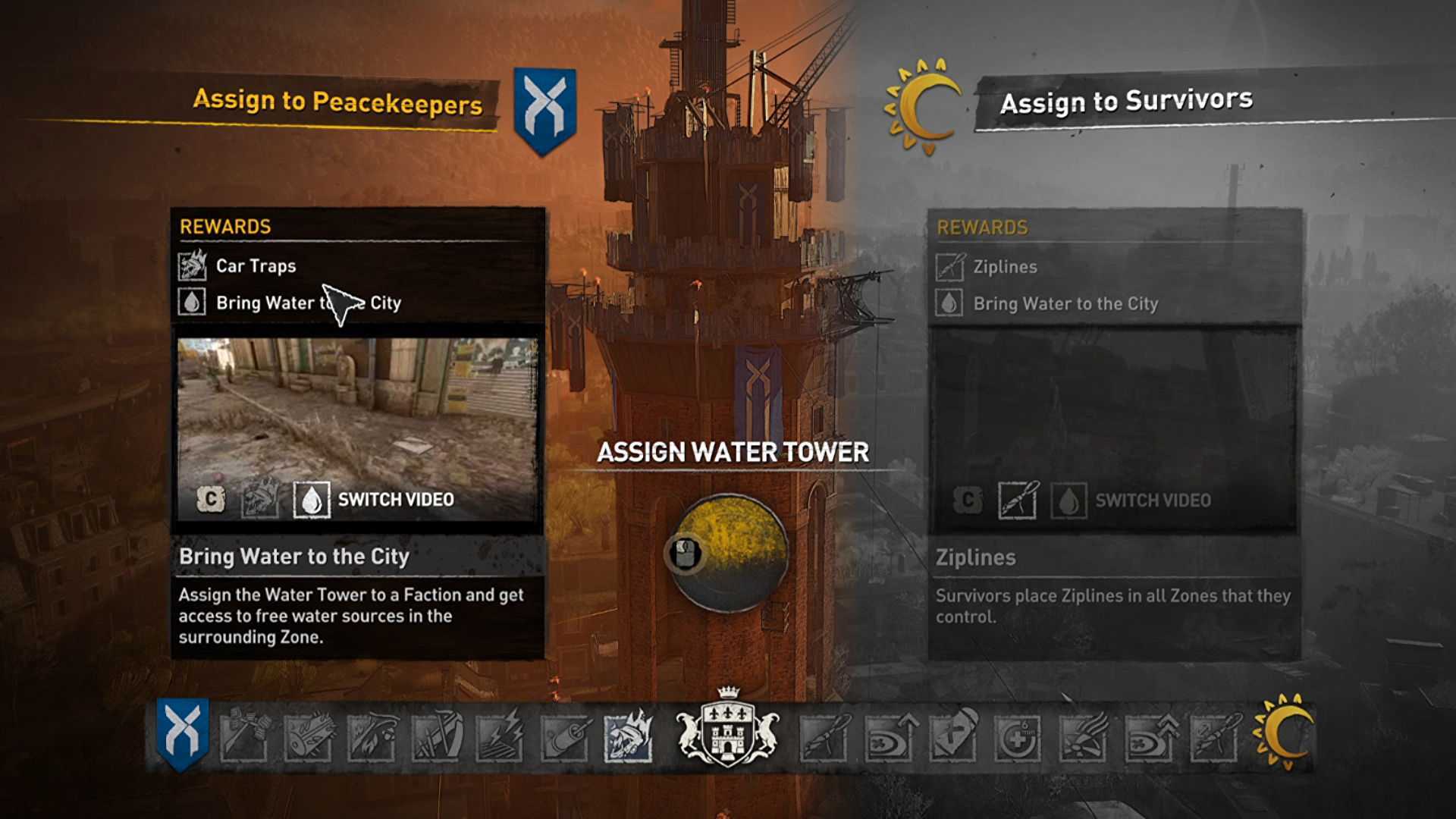Click the blue Peacekeepers shield emblem at top
This screenshot has height=819, width=1456.
tap(544, 111)
